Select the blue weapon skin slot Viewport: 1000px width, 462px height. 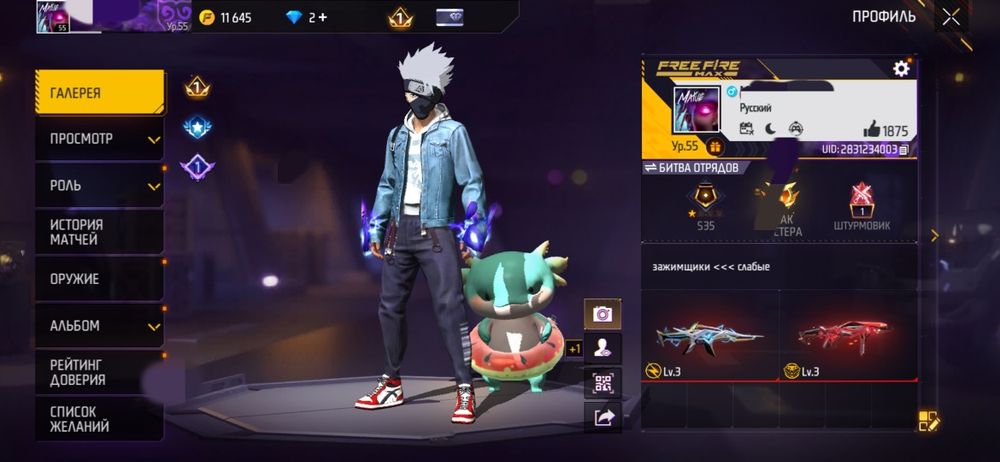coord(708,337)
